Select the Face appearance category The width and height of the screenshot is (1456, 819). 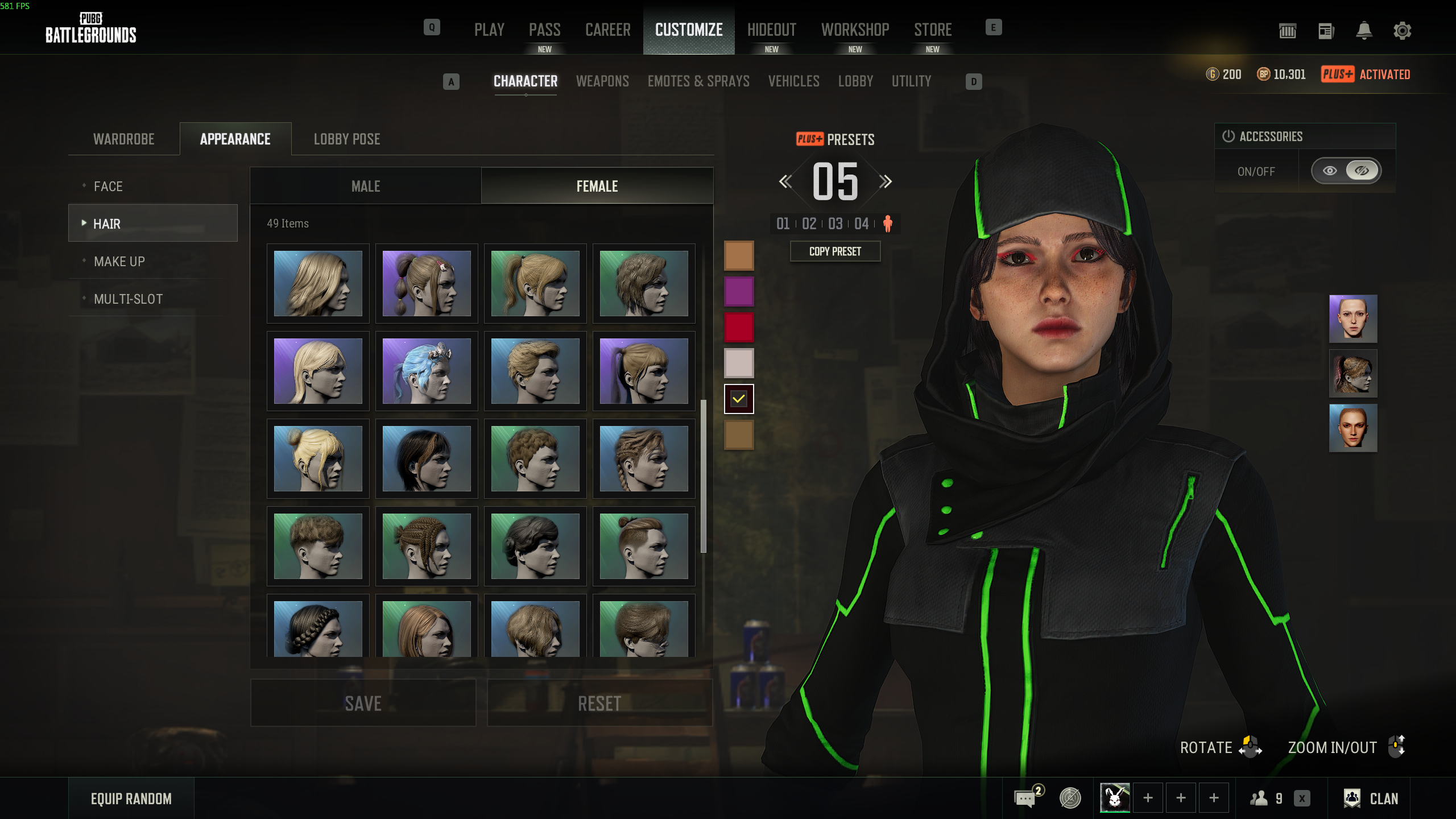pos(108,187)
